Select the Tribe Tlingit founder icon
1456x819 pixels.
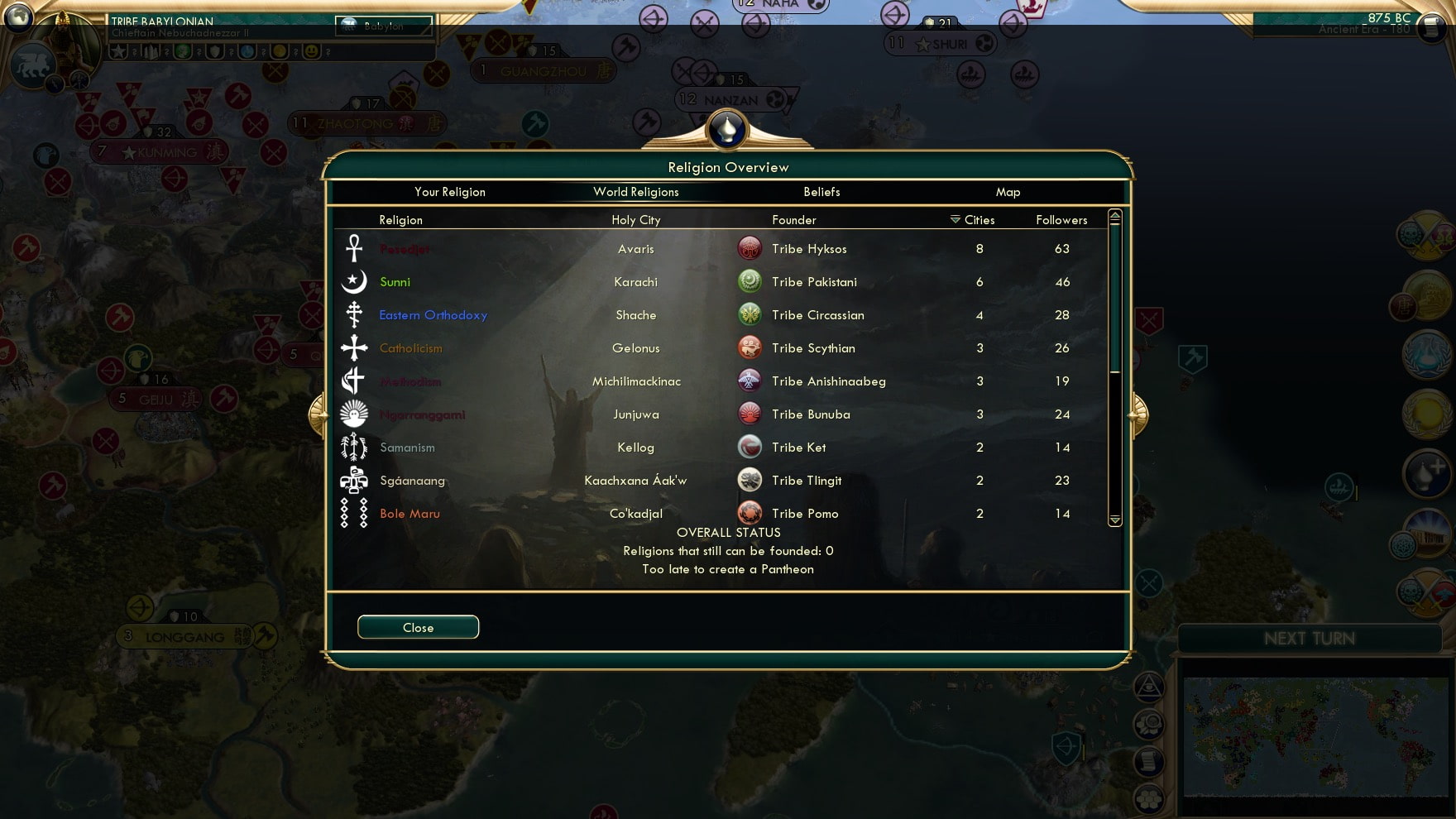click(750, 480)
